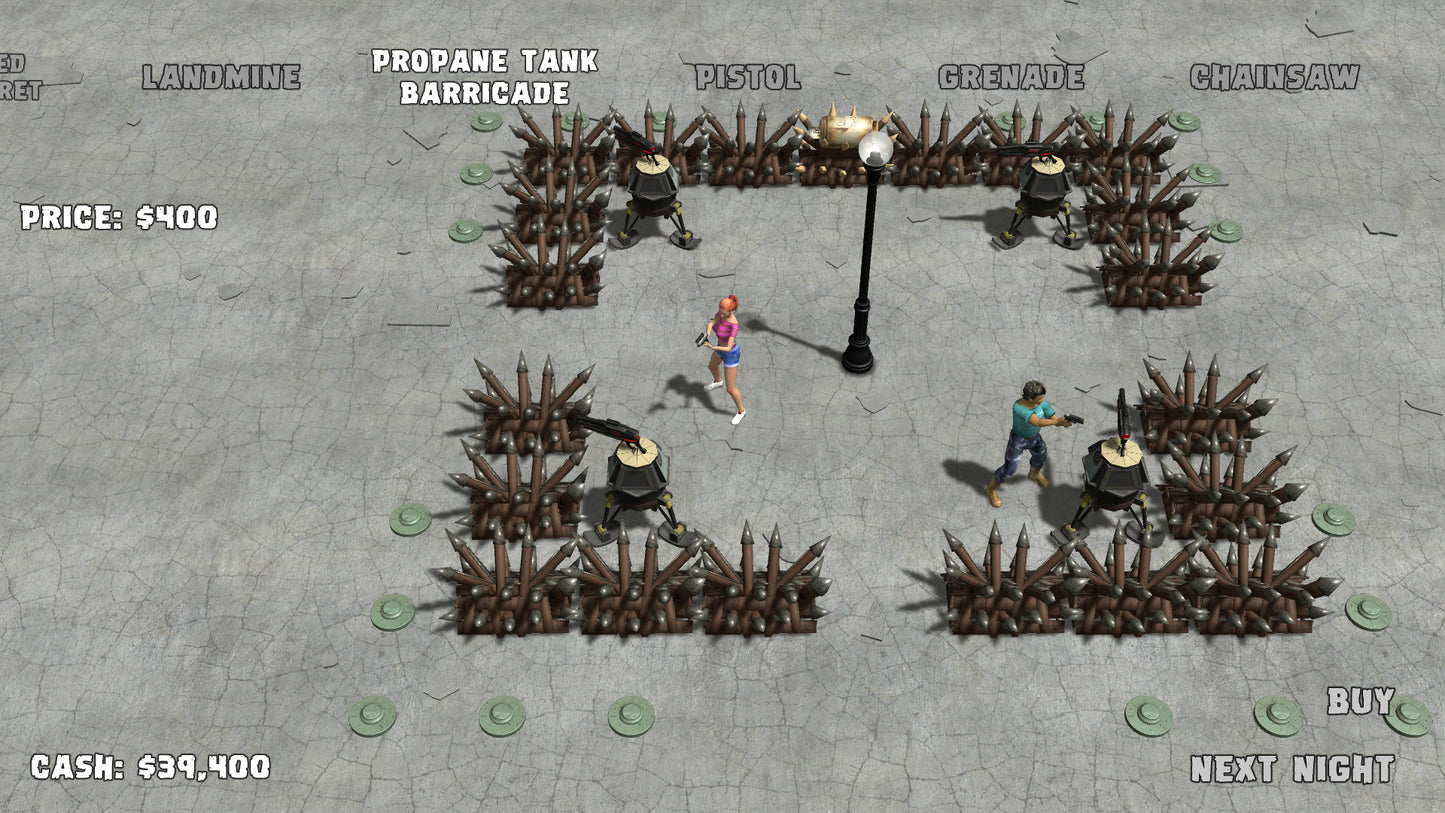
Task: Click a green landmine near the bottom-left corner
Action: 370,715
